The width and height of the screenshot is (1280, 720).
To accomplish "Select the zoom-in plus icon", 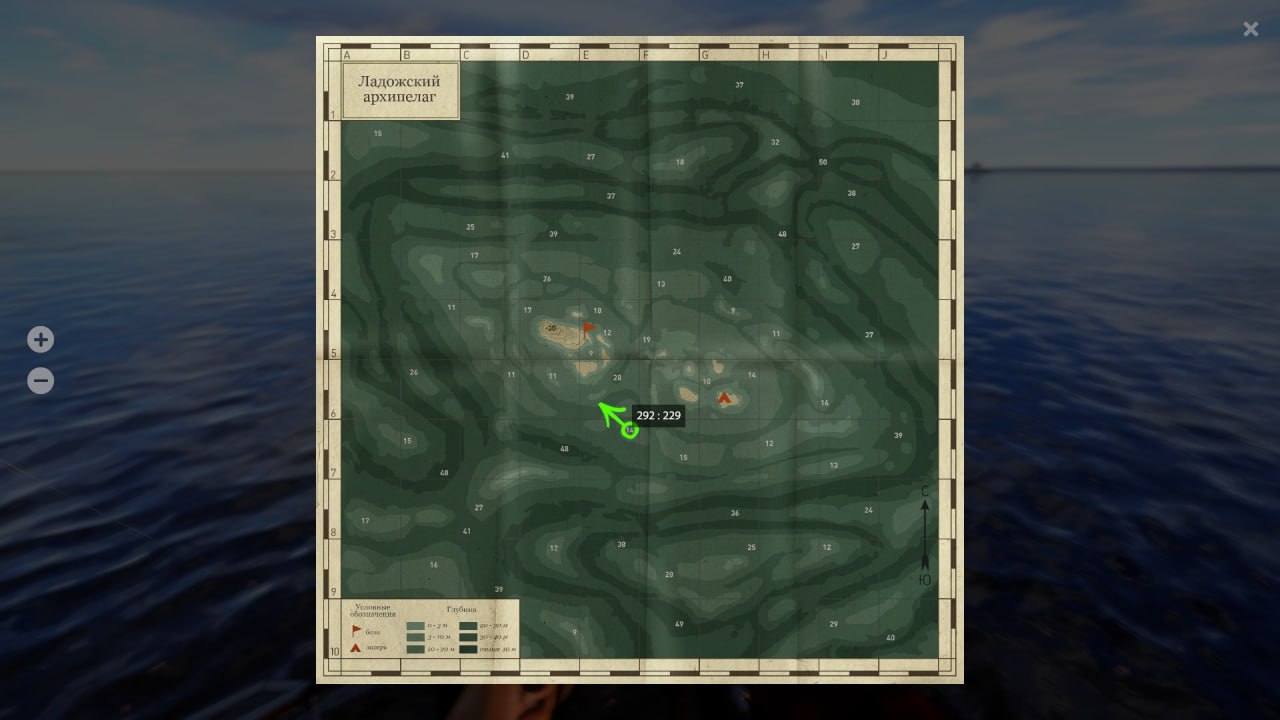I will point(40,339).
